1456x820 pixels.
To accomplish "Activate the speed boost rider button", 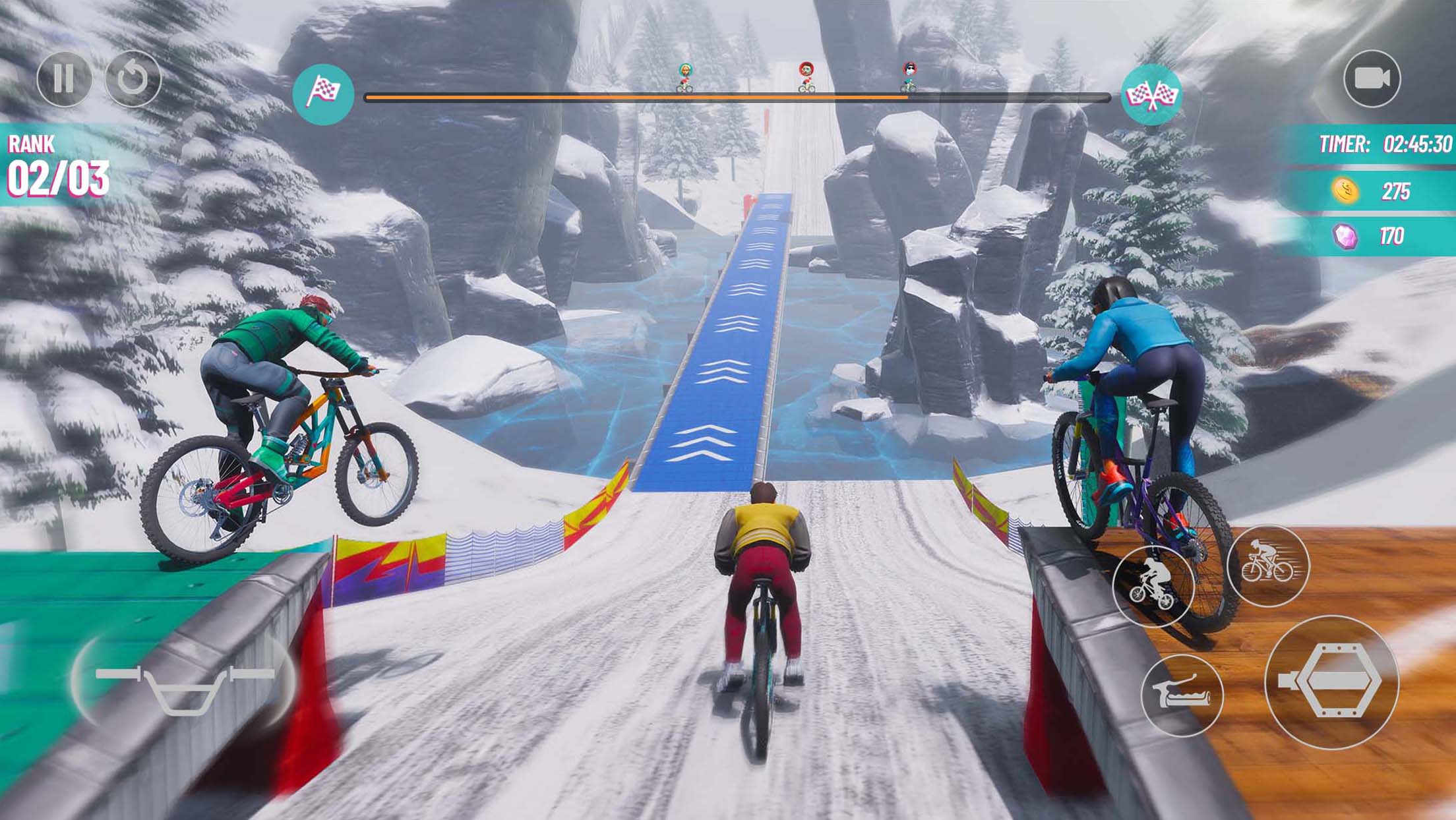I will coord(1267,566).
